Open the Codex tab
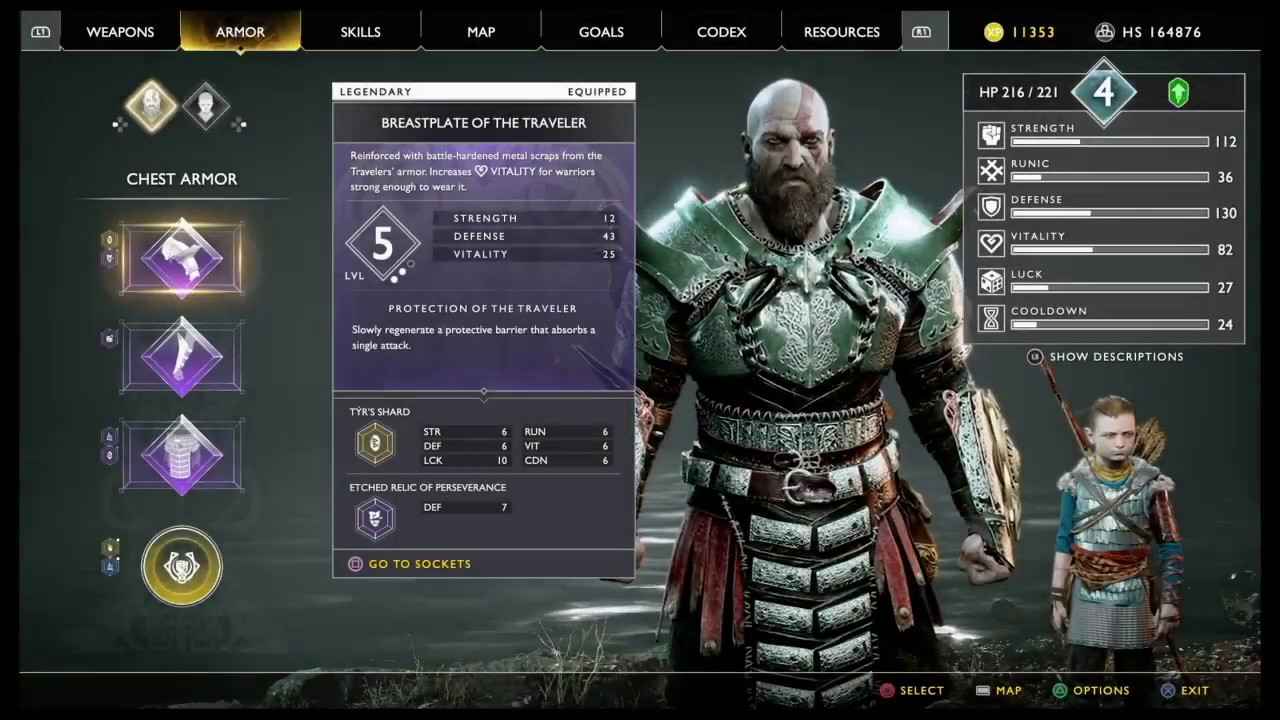Image resolution: width=1280 pixels, height=720 pixels. tap(721, 31)
